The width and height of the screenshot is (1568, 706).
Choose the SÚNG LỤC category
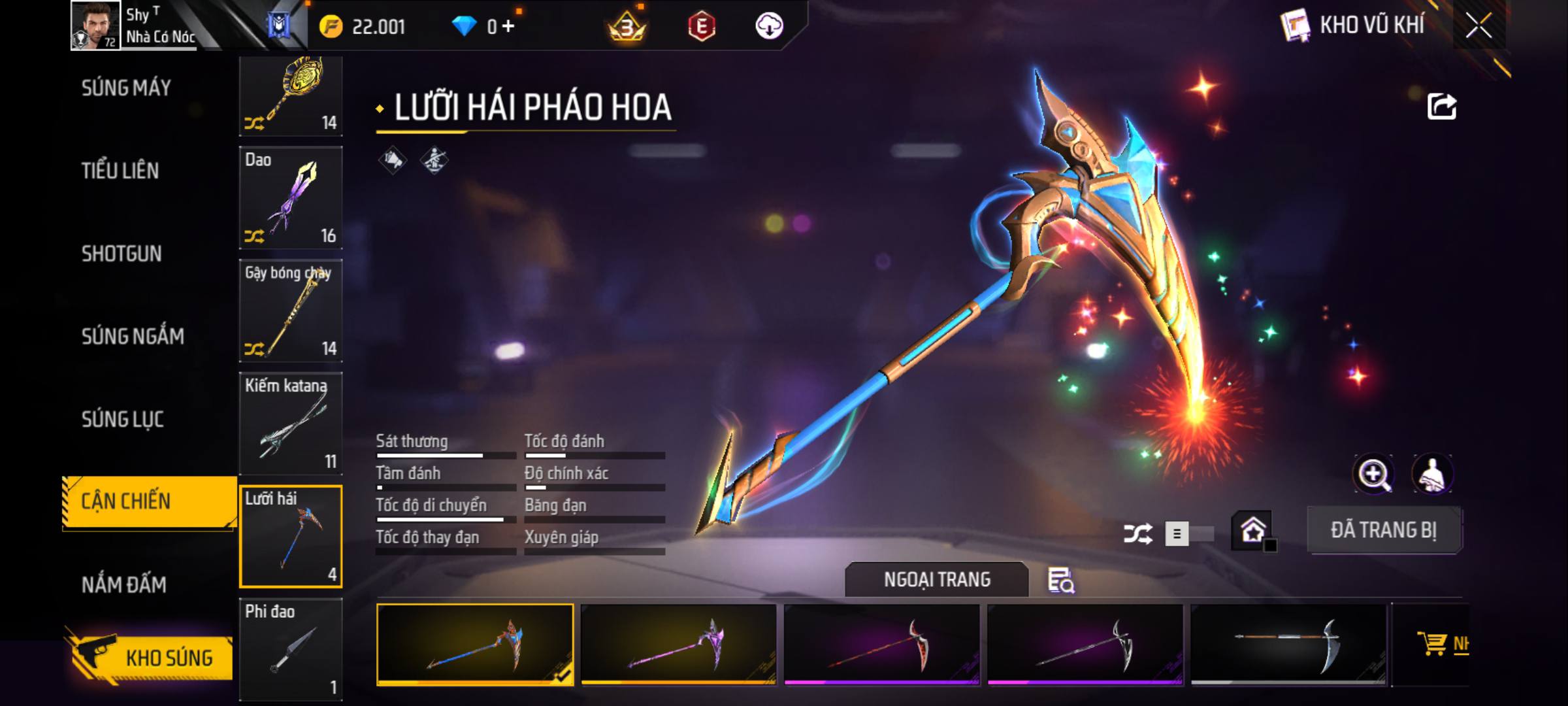123,419
